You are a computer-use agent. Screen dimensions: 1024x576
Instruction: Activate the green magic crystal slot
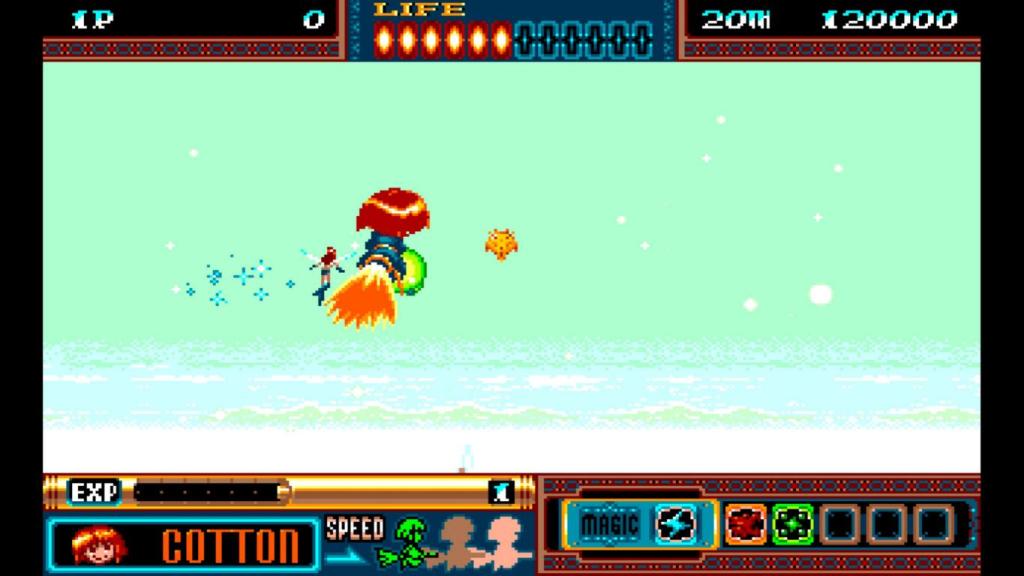tap(792, 523)
